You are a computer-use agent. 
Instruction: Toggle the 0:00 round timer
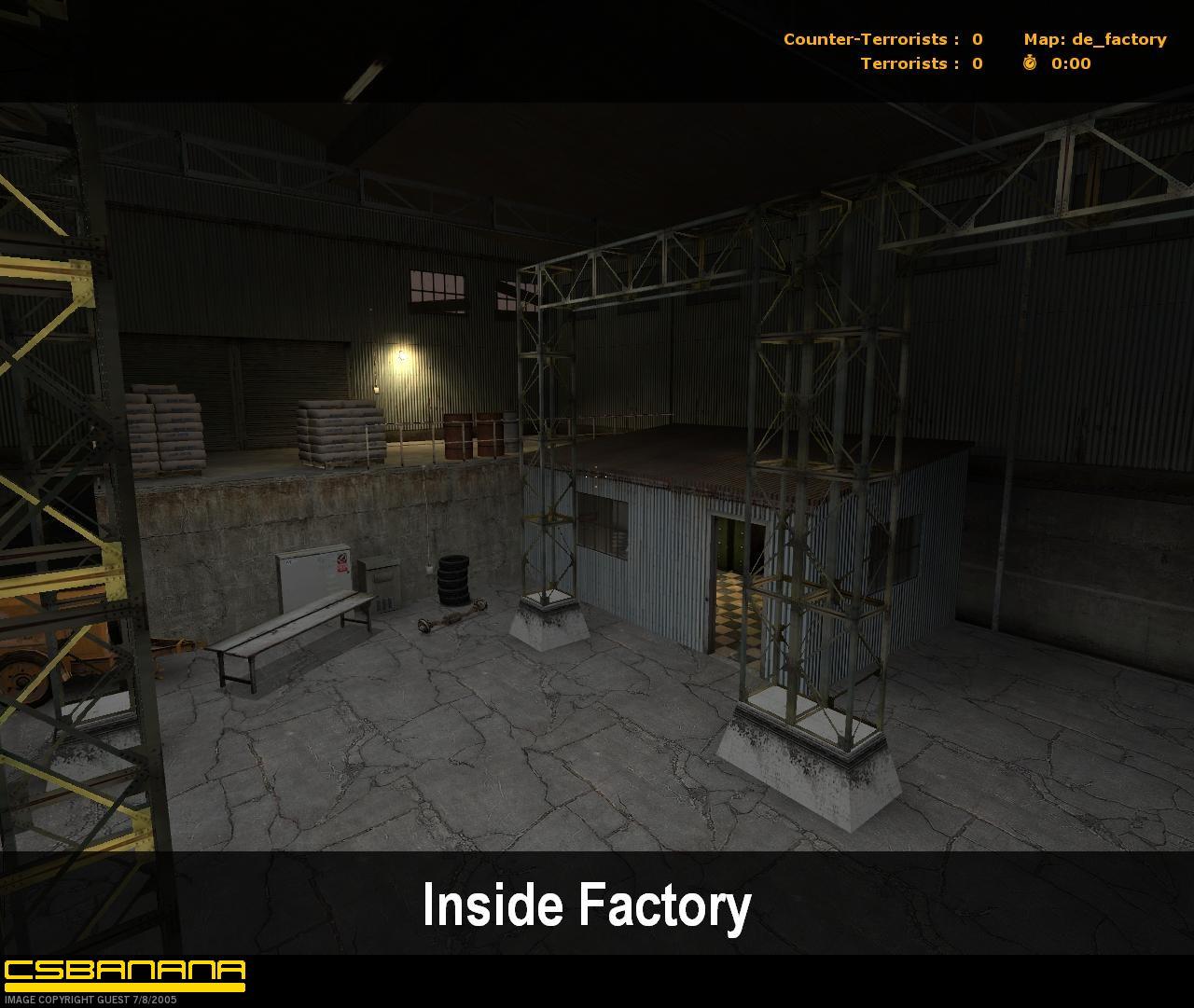click(x=1069, y=63)
